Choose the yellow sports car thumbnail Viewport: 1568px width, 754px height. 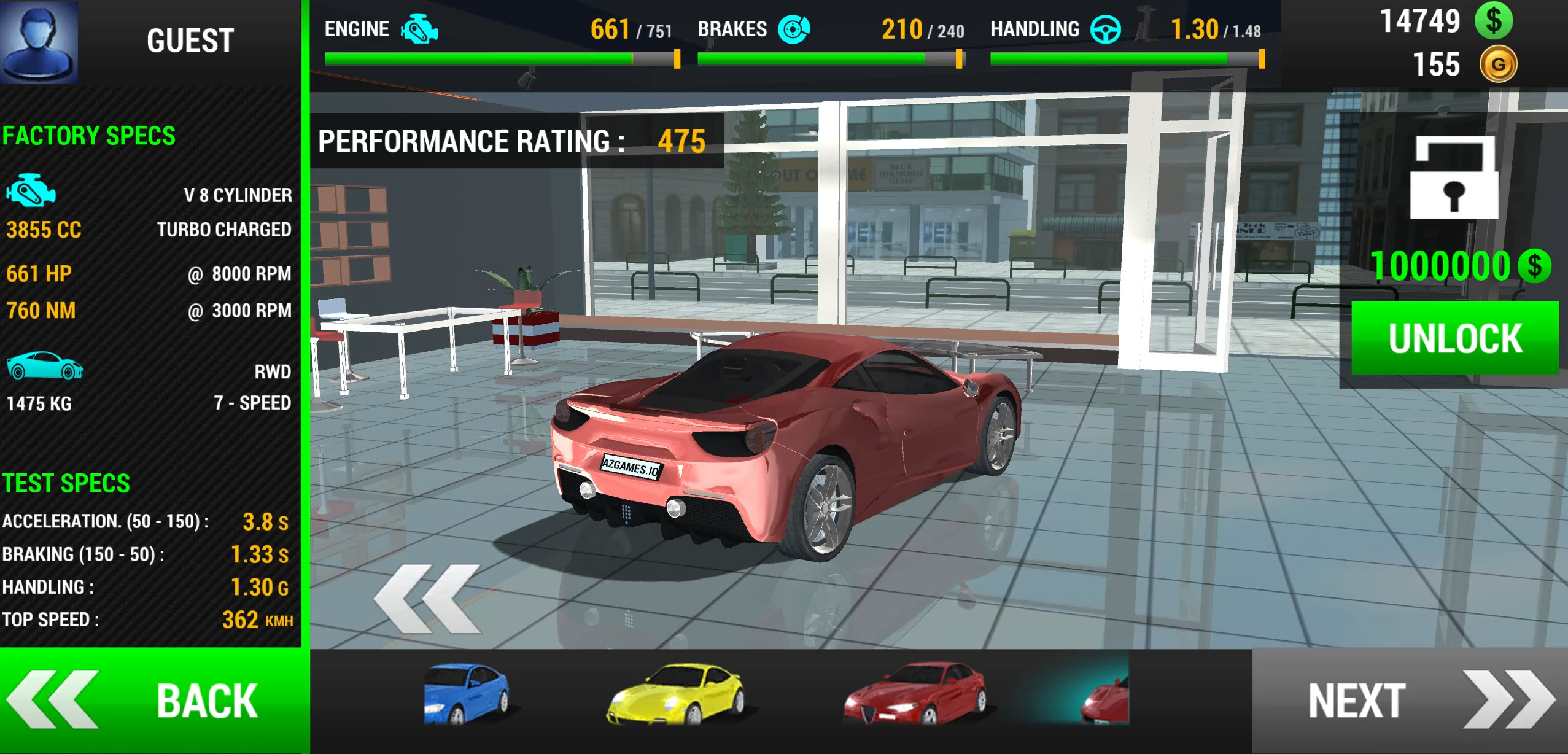[x=675, y=693]
